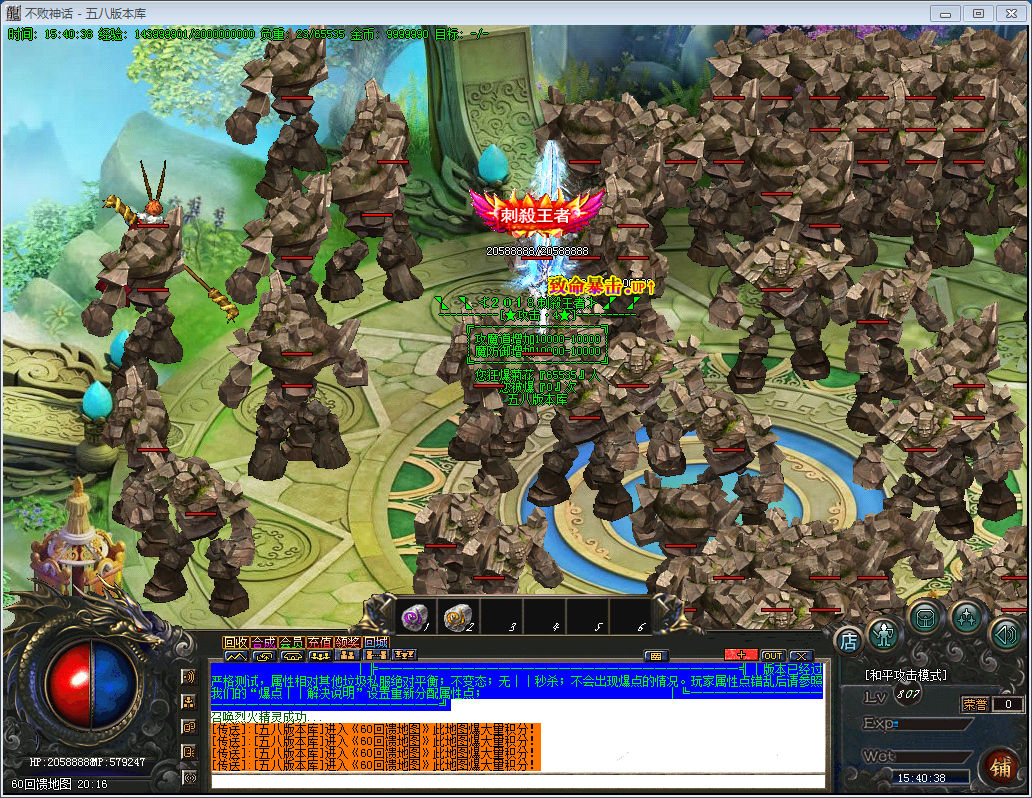
Task: Click the red plus button above chat
Action: (x=740, y=656)
